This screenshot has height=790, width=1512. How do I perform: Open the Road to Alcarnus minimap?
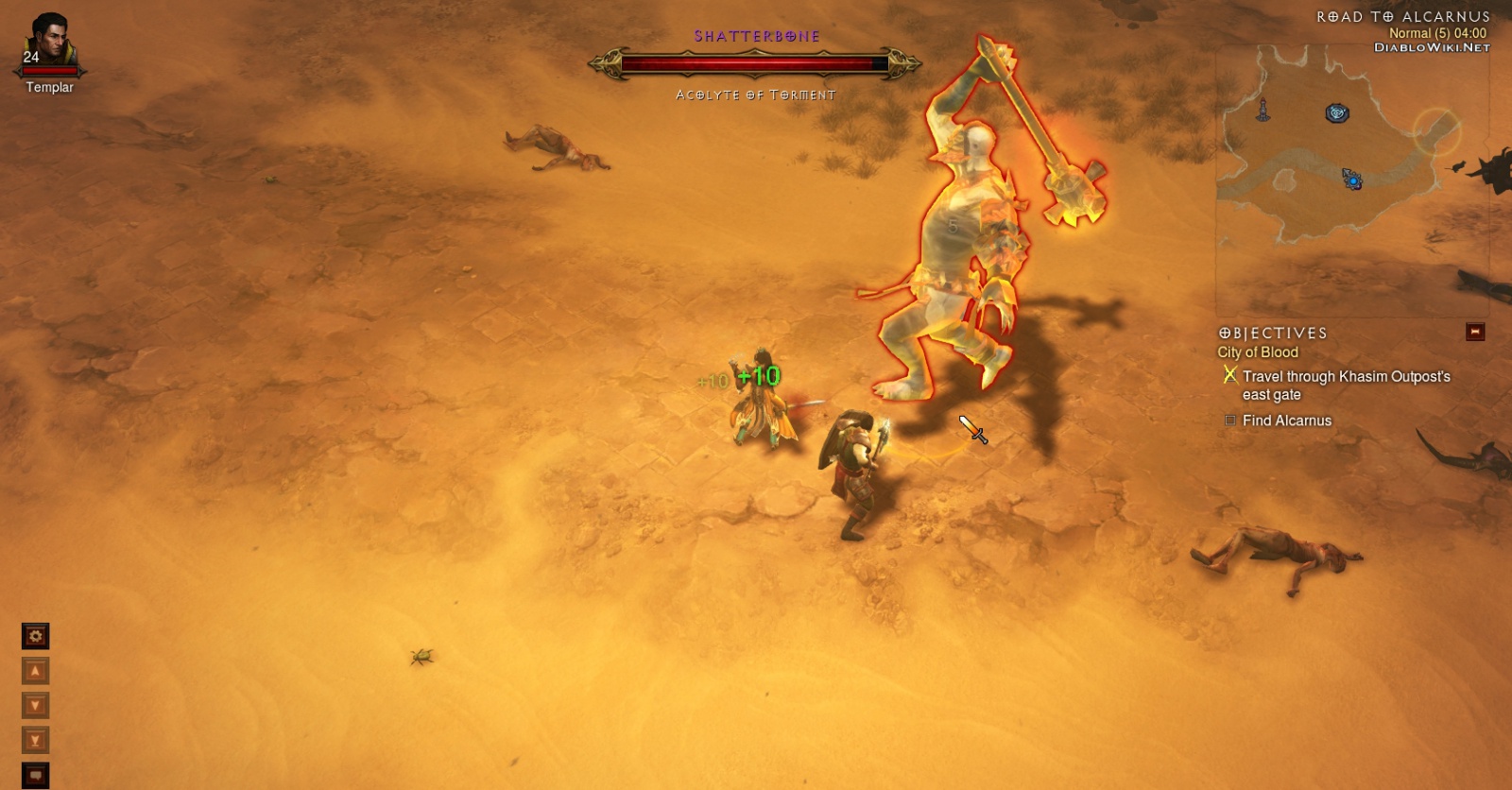(x=1351, y=180)
